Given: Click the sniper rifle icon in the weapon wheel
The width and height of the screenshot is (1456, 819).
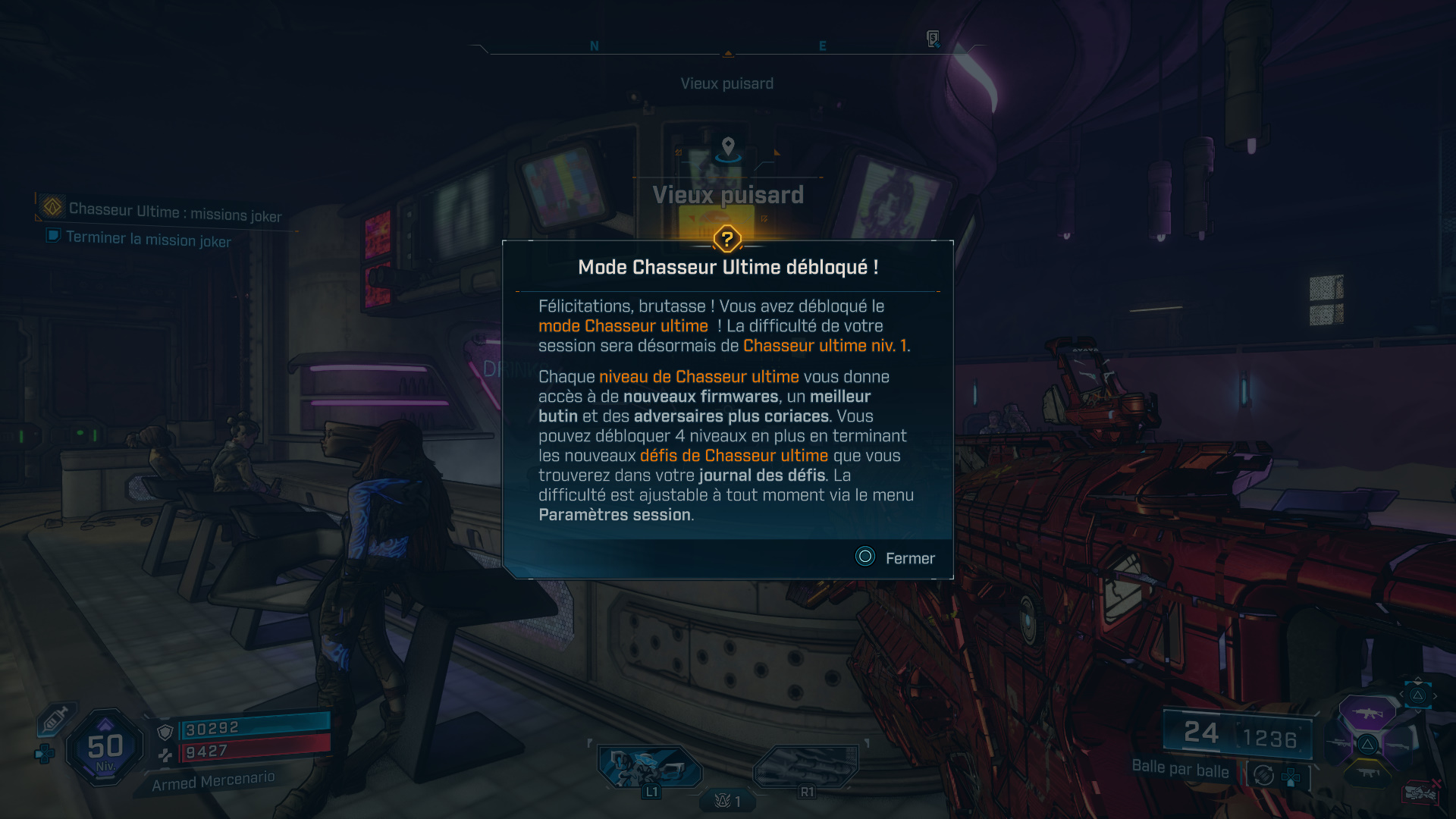Looking at the screenshot, I should 1338,743.
